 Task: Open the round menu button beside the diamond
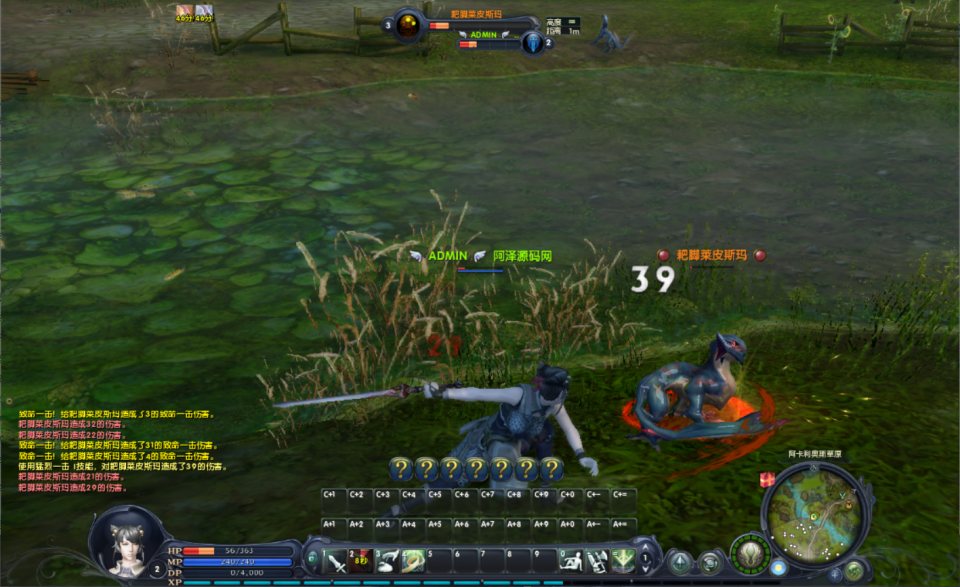(x=710, y=562)
